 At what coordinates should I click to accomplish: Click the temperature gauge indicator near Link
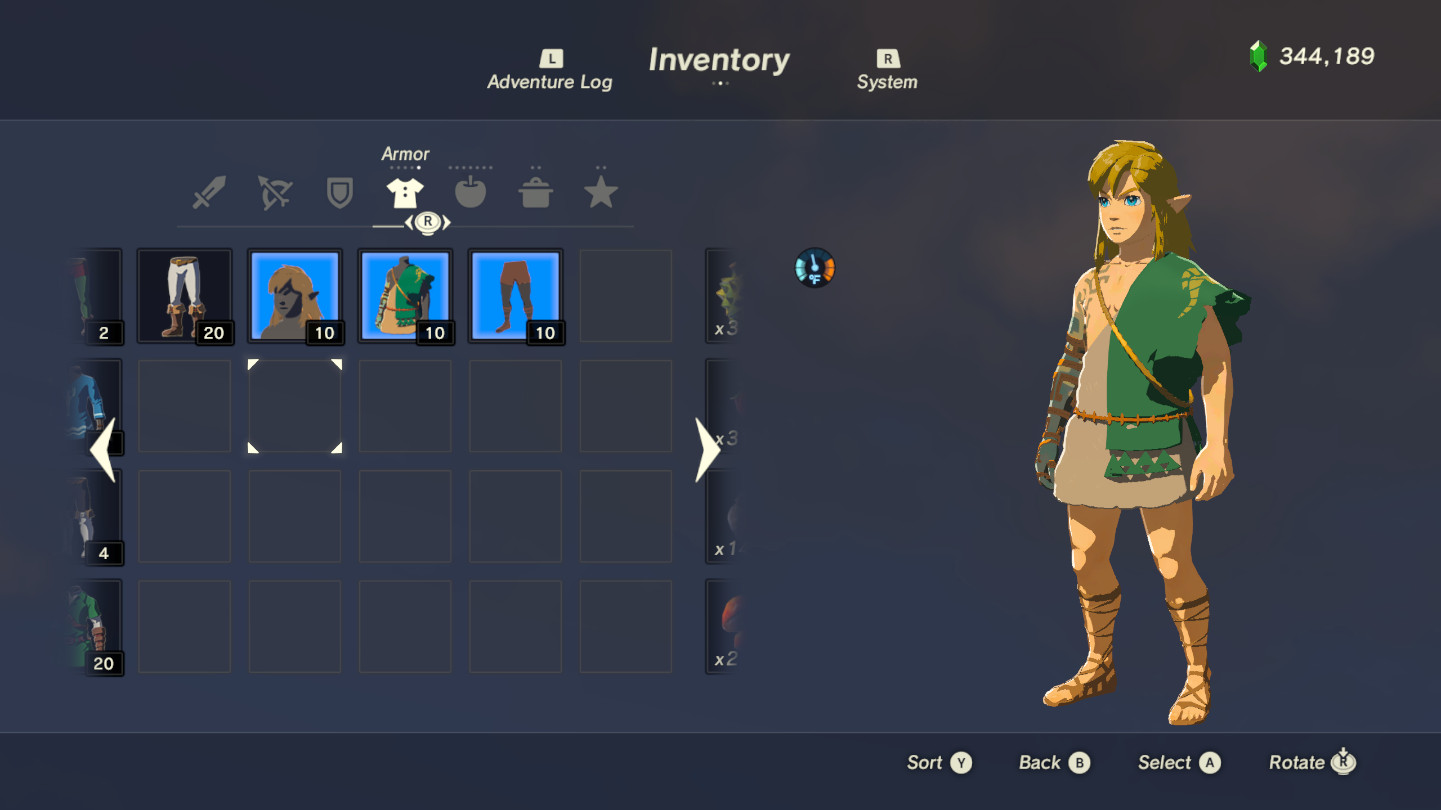815,268
